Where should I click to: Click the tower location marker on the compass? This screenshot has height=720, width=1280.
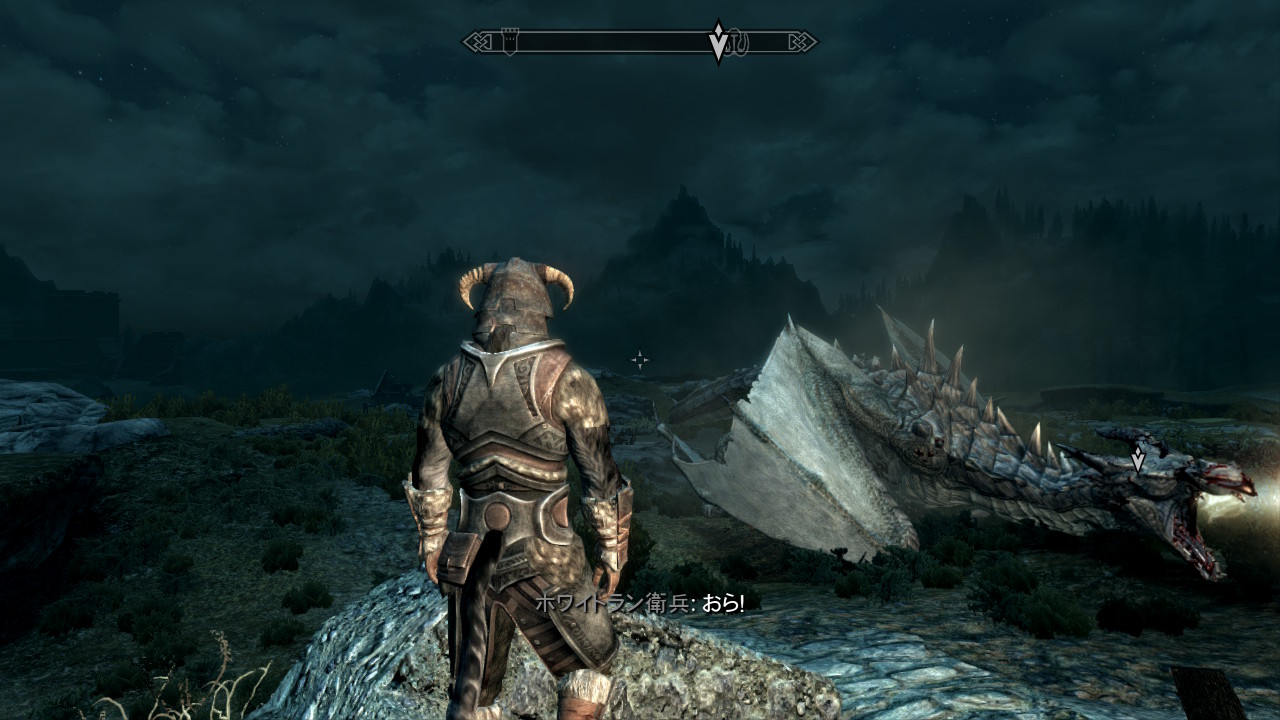(508, 42)
